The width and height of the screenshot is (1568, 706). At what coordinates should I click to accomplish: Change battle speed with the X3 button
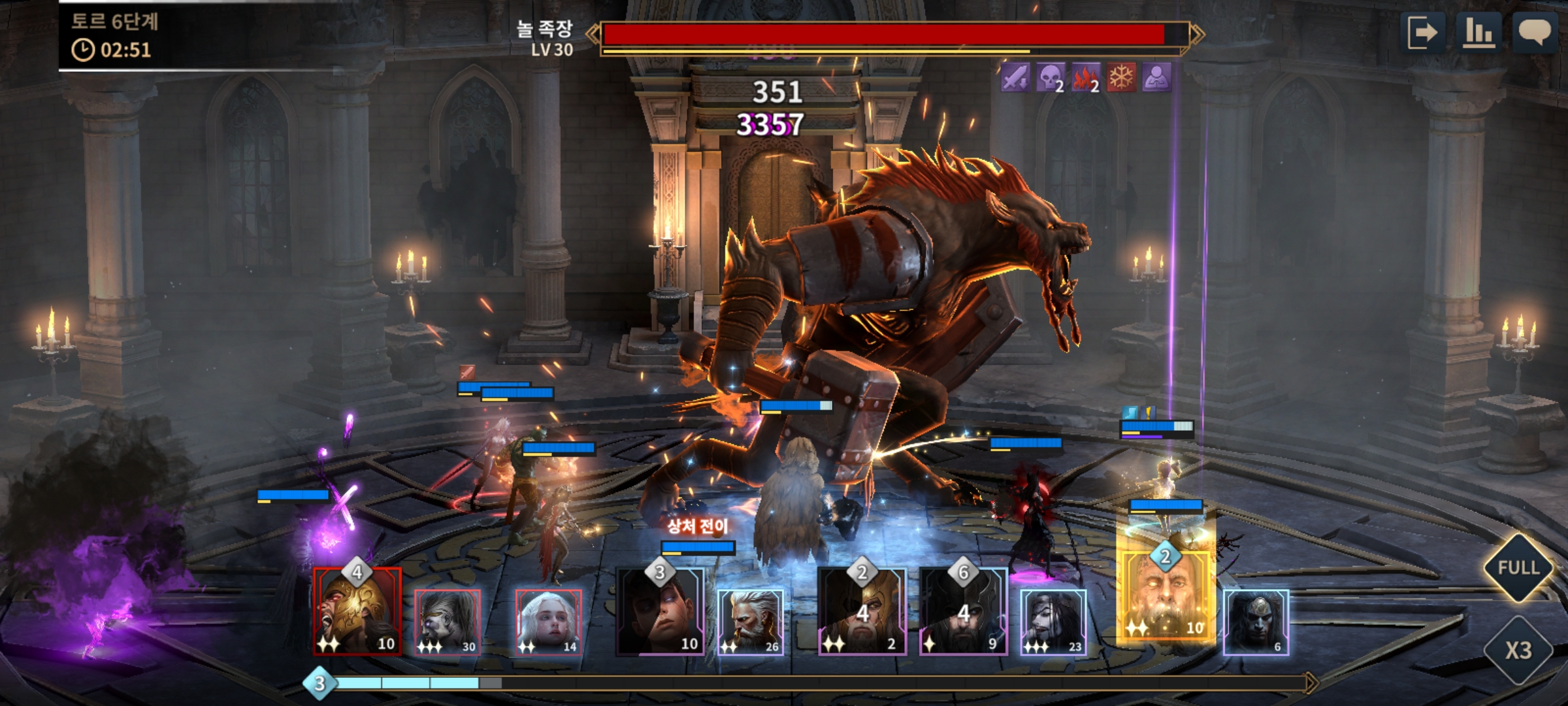1518,650
